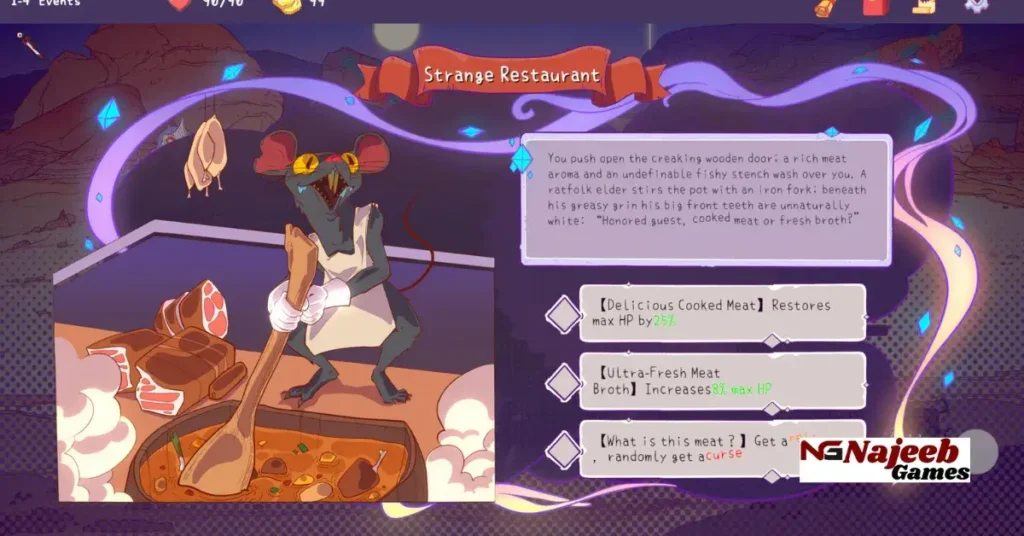Click the red book icon
Image resolution: width=1024 pixels, height=536 pixels.
point(874,6)
